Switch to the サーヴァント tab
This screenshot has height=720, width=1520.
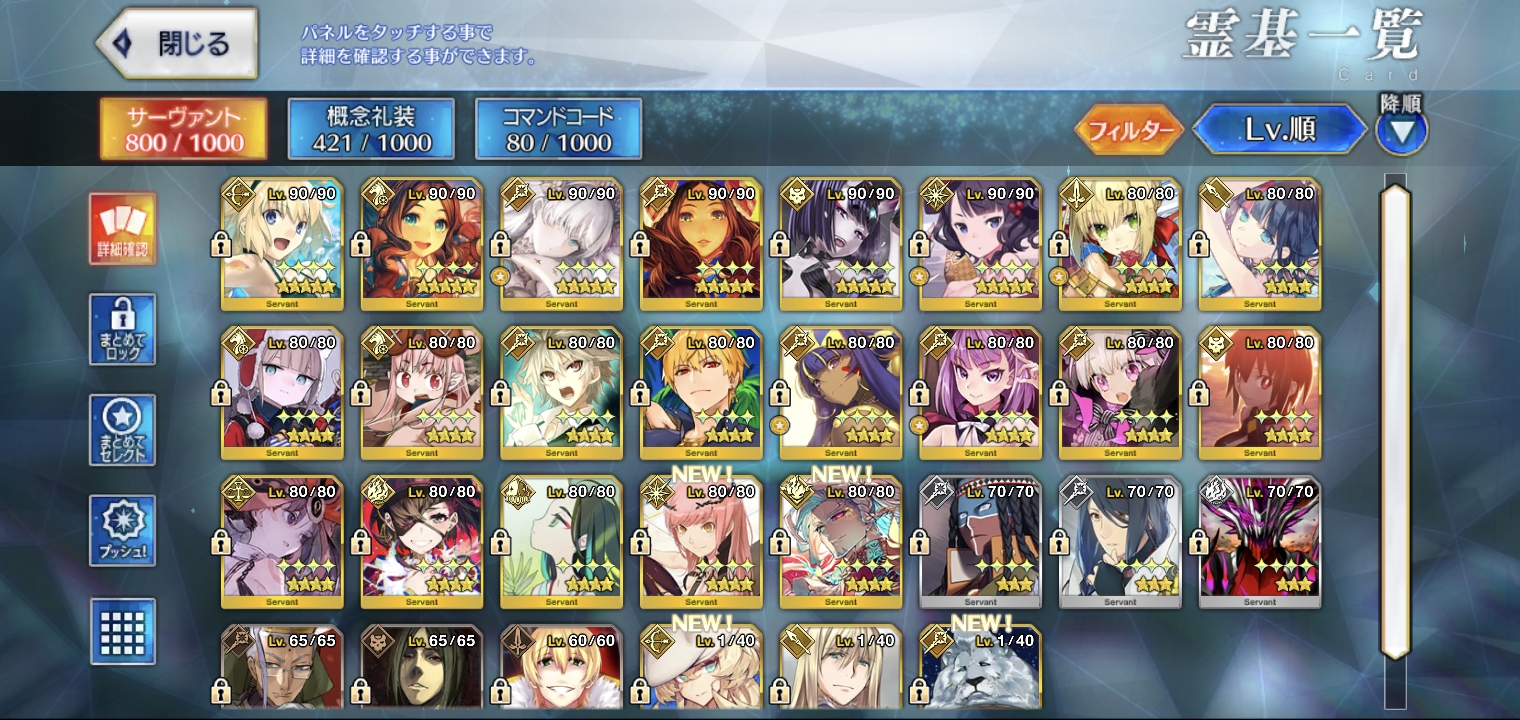(x=184, y=129)
